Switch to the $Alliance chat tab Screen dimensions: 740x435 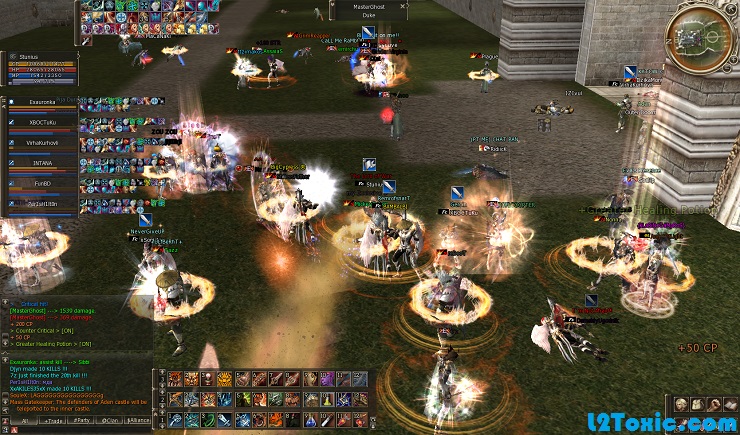[138, 422]
